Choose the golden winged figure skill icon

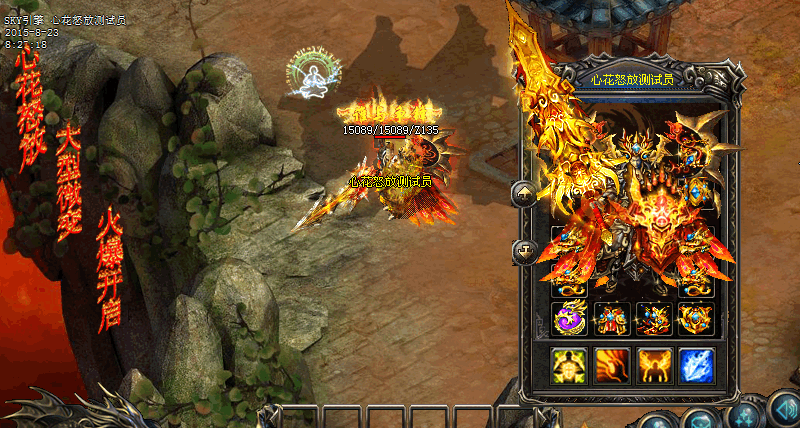click(x=654, y=365)
